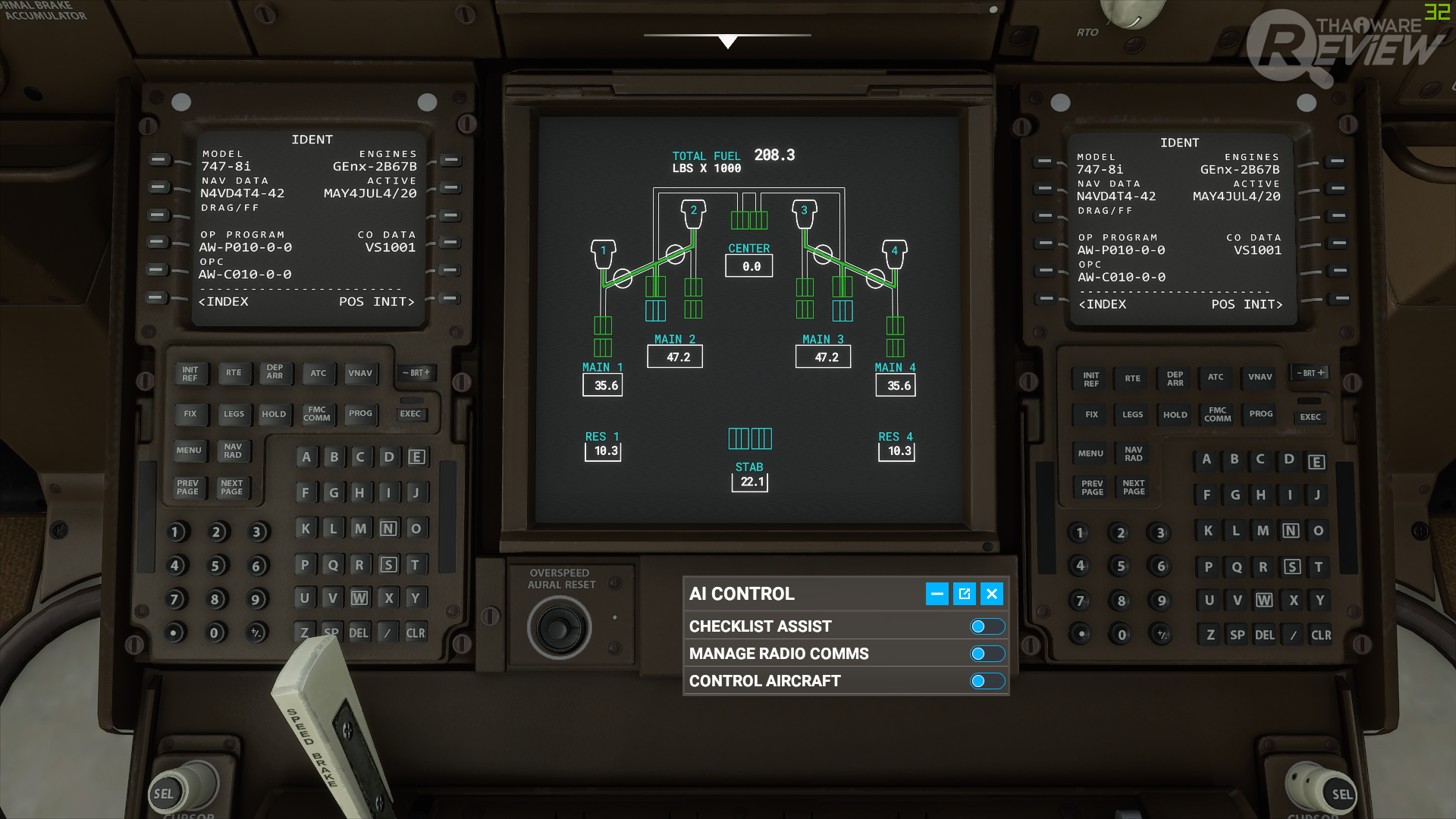The height and width of the screenshot is (819, 1456).
Task: Turn on Control Aircraft AI toggle
Action: pyautogui.click(x=987, y=681)
